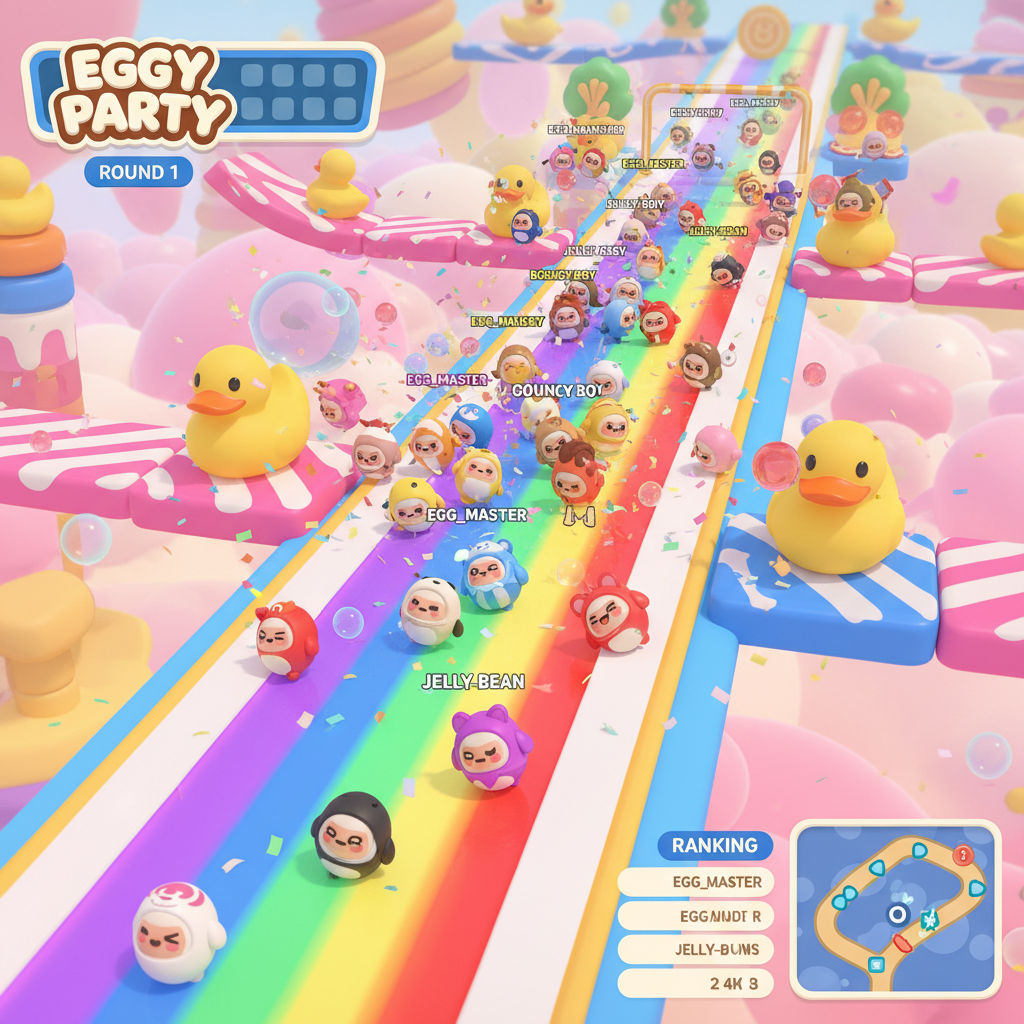Open the Ranking panel header
The image size is (1024, 1024).
click(x=714, y=845)
